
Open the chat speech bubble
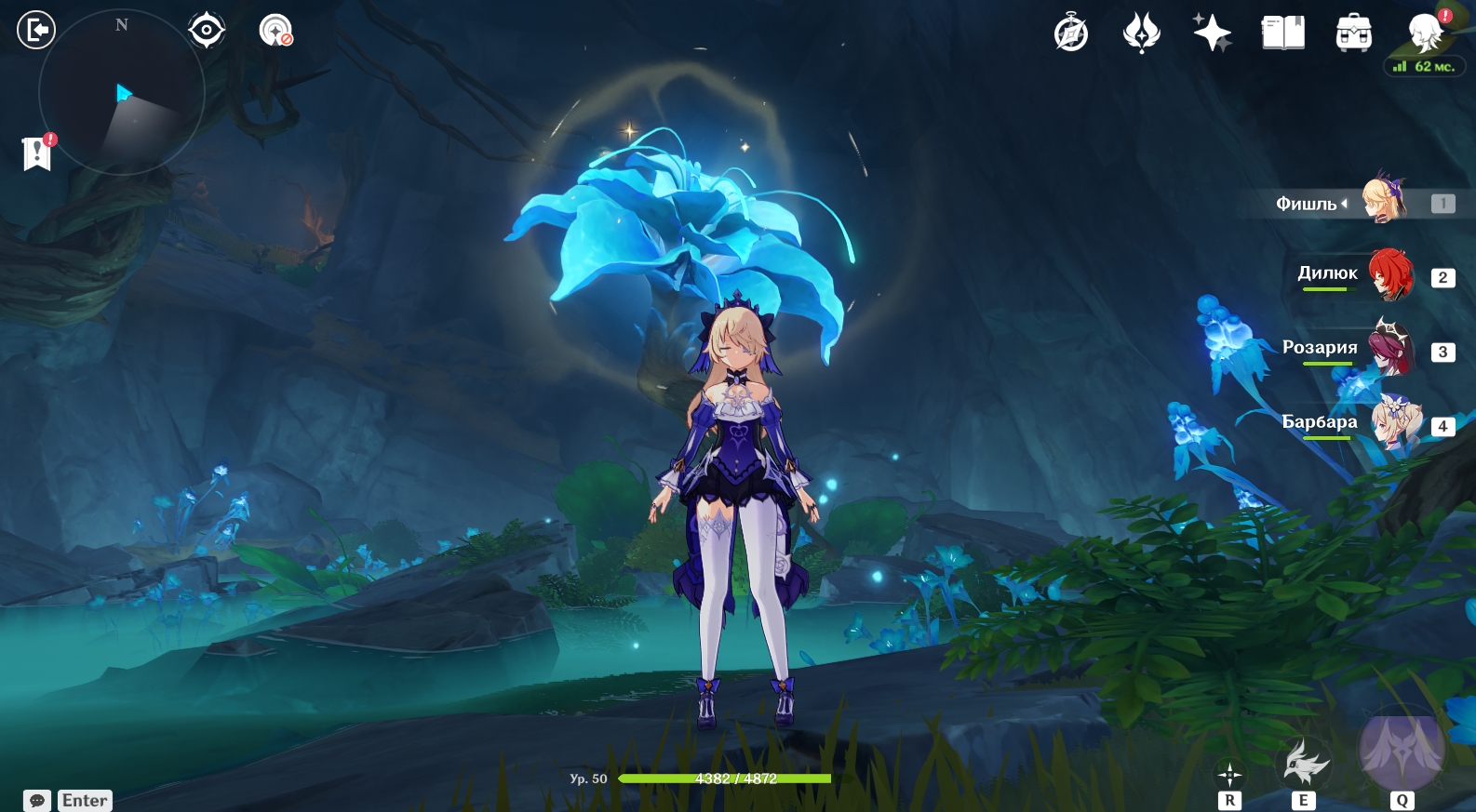click(x=37, y=801)
